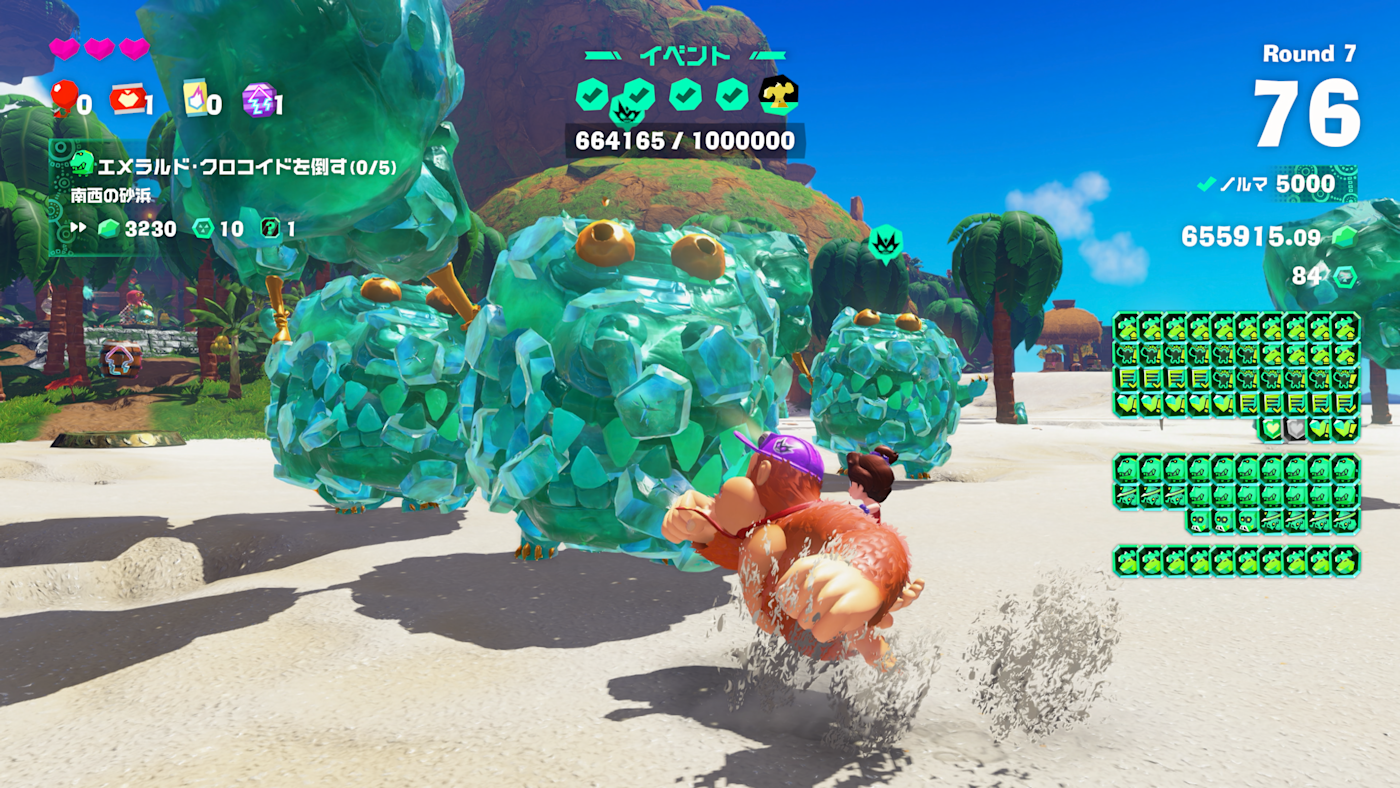Click the red heart can item icon
This screenshot has width=1400, height=788.
click(x=127, y=99)
